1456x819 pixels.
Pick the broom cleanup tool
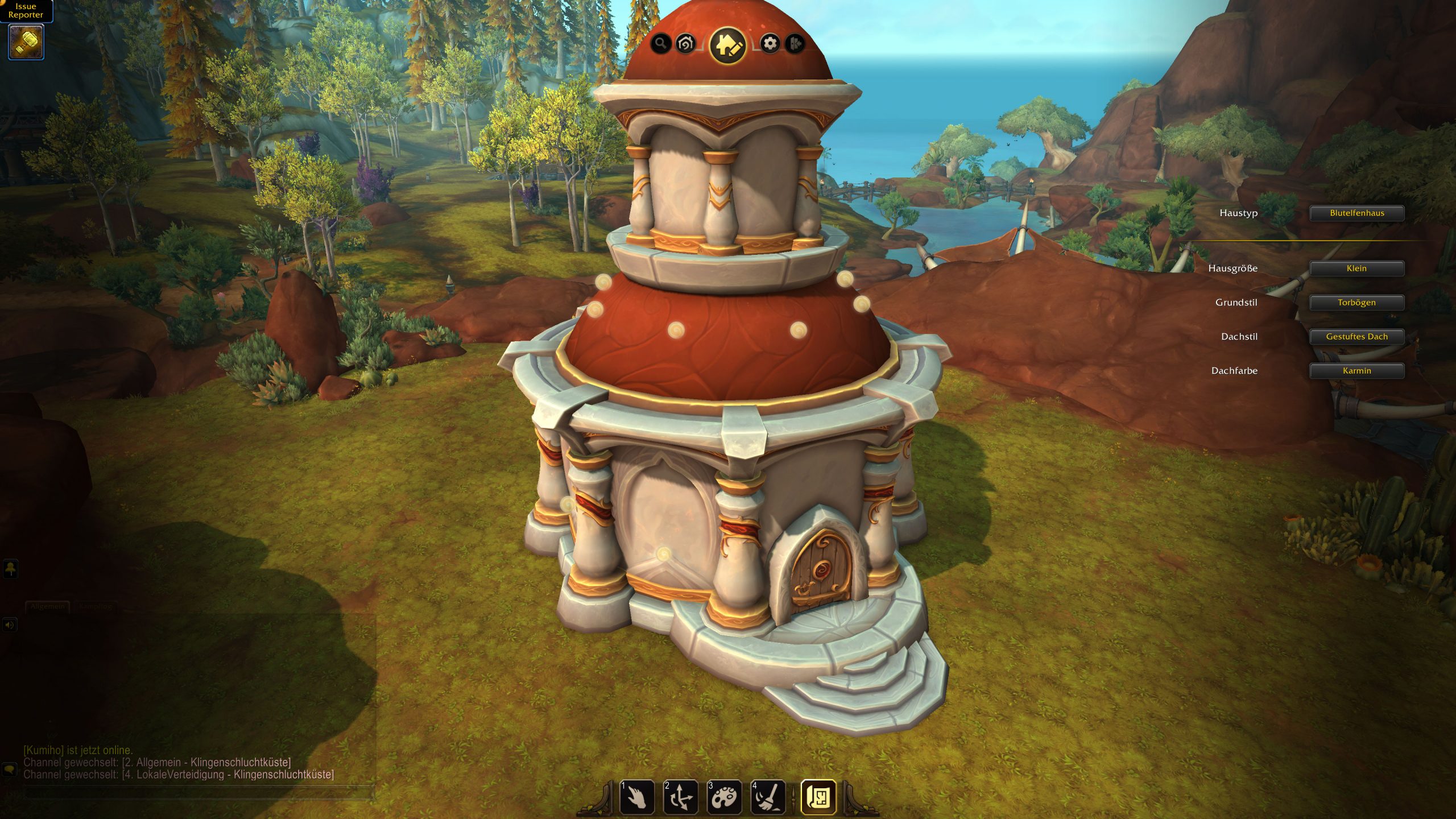[x=768, y=797]
